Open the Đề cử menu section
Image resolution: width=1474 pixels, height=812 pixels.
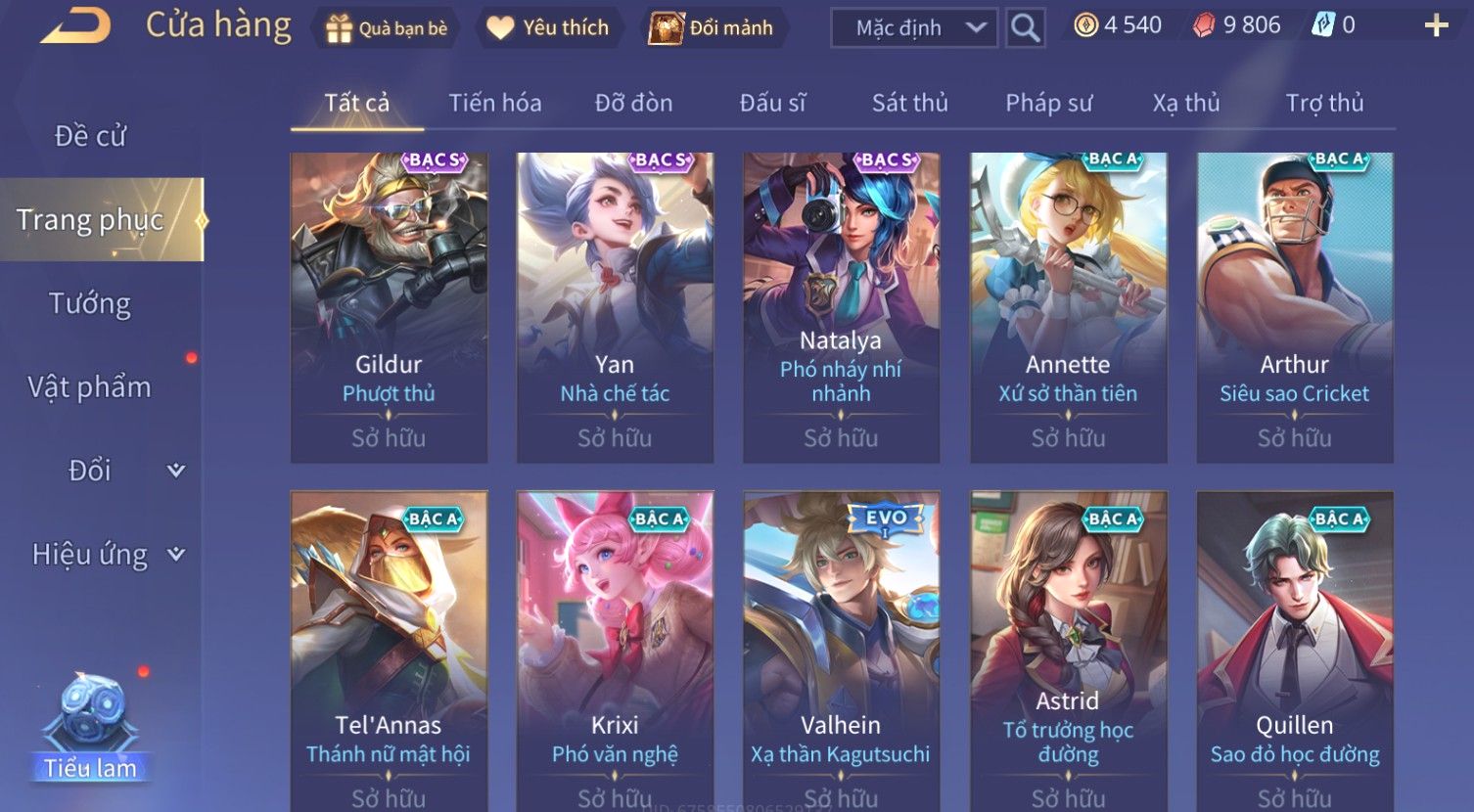pos(90,136)
